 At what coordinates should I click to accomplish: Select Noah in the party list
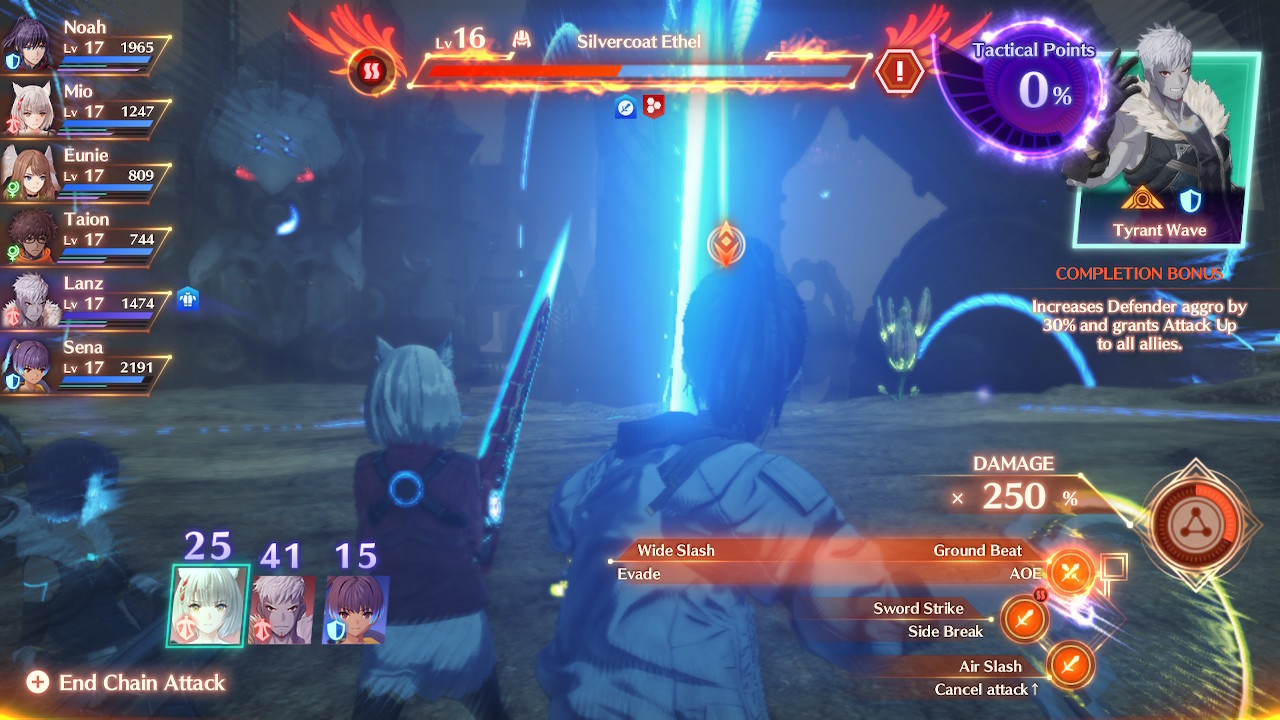click(x=85, y=42)
